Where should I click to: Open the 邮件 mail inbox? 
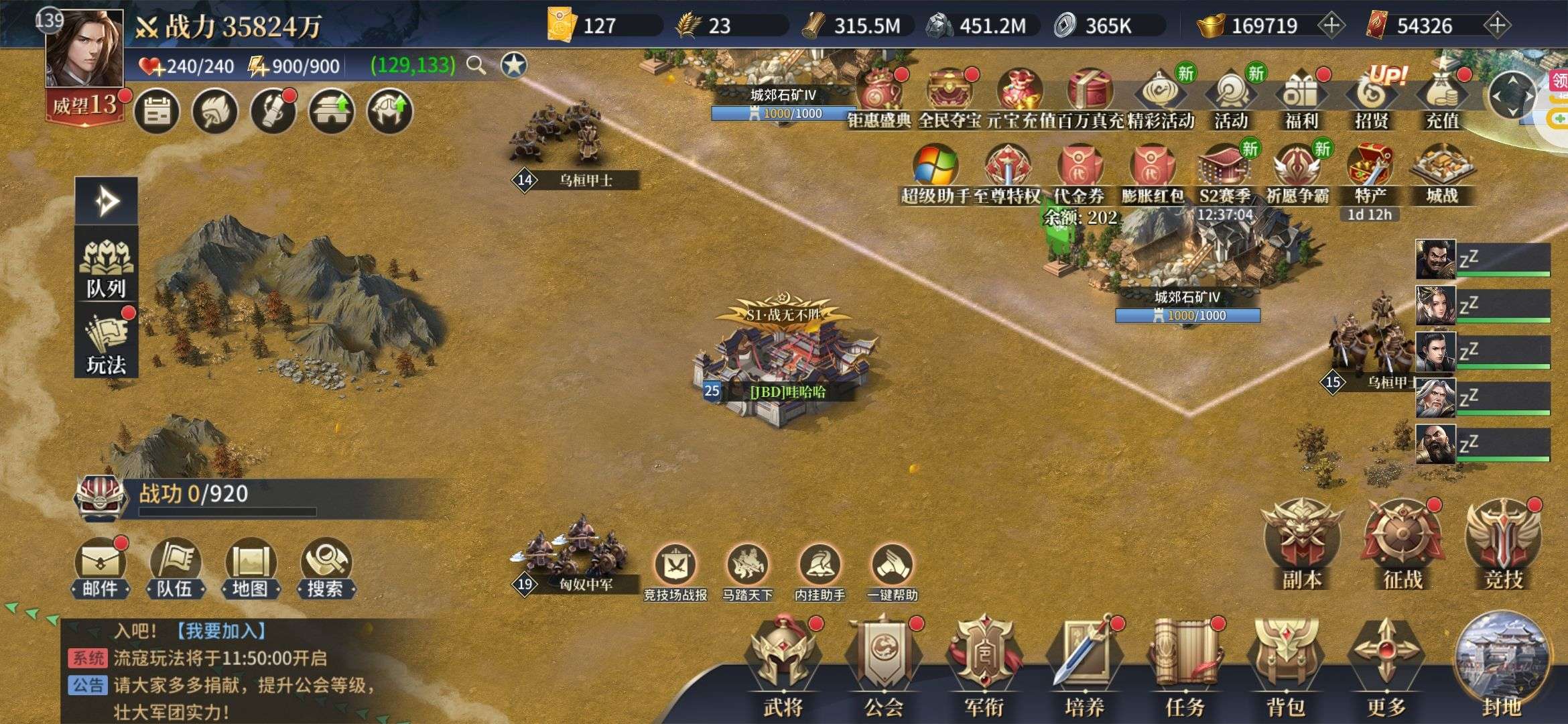coord(100,567)
